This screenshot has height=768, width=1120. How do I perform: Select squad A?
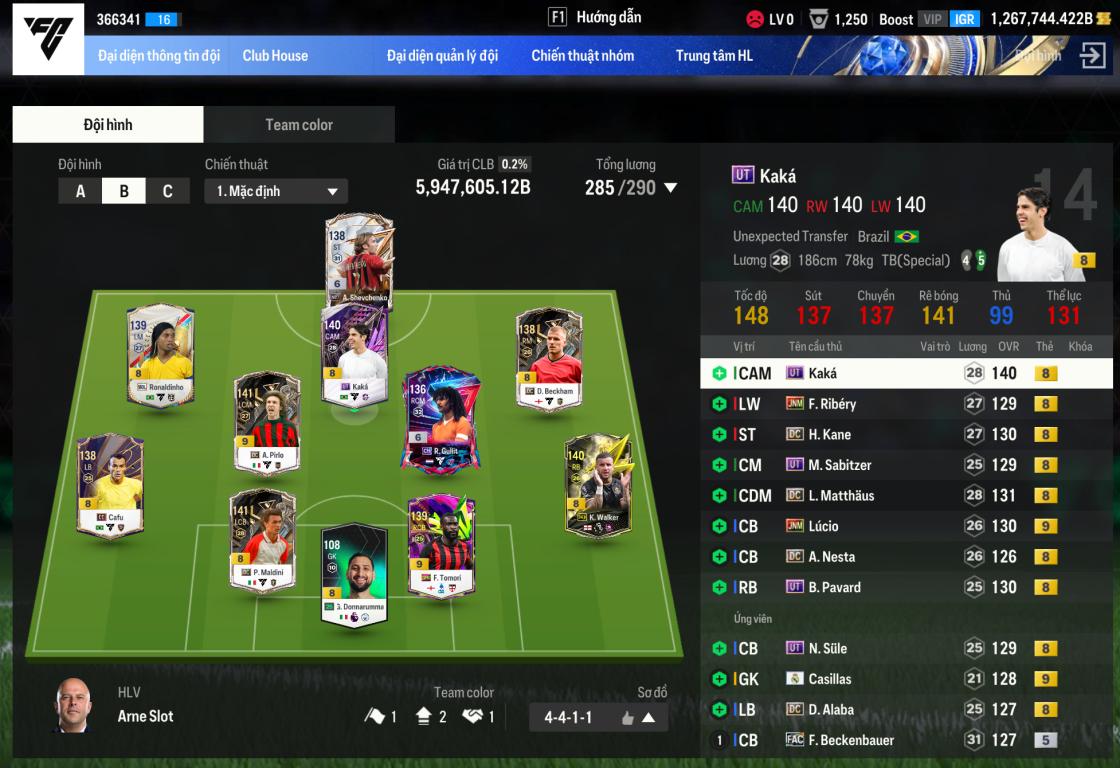[80, 191]
